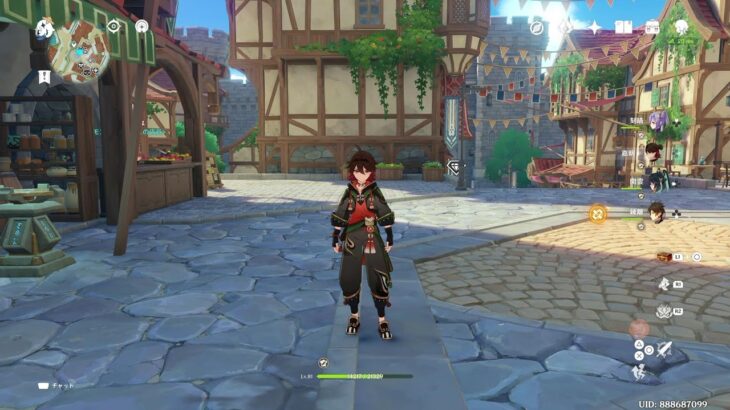730x410 pixels.
Task: Open the four-pointed star wish icon
Action: pos(594,27)
